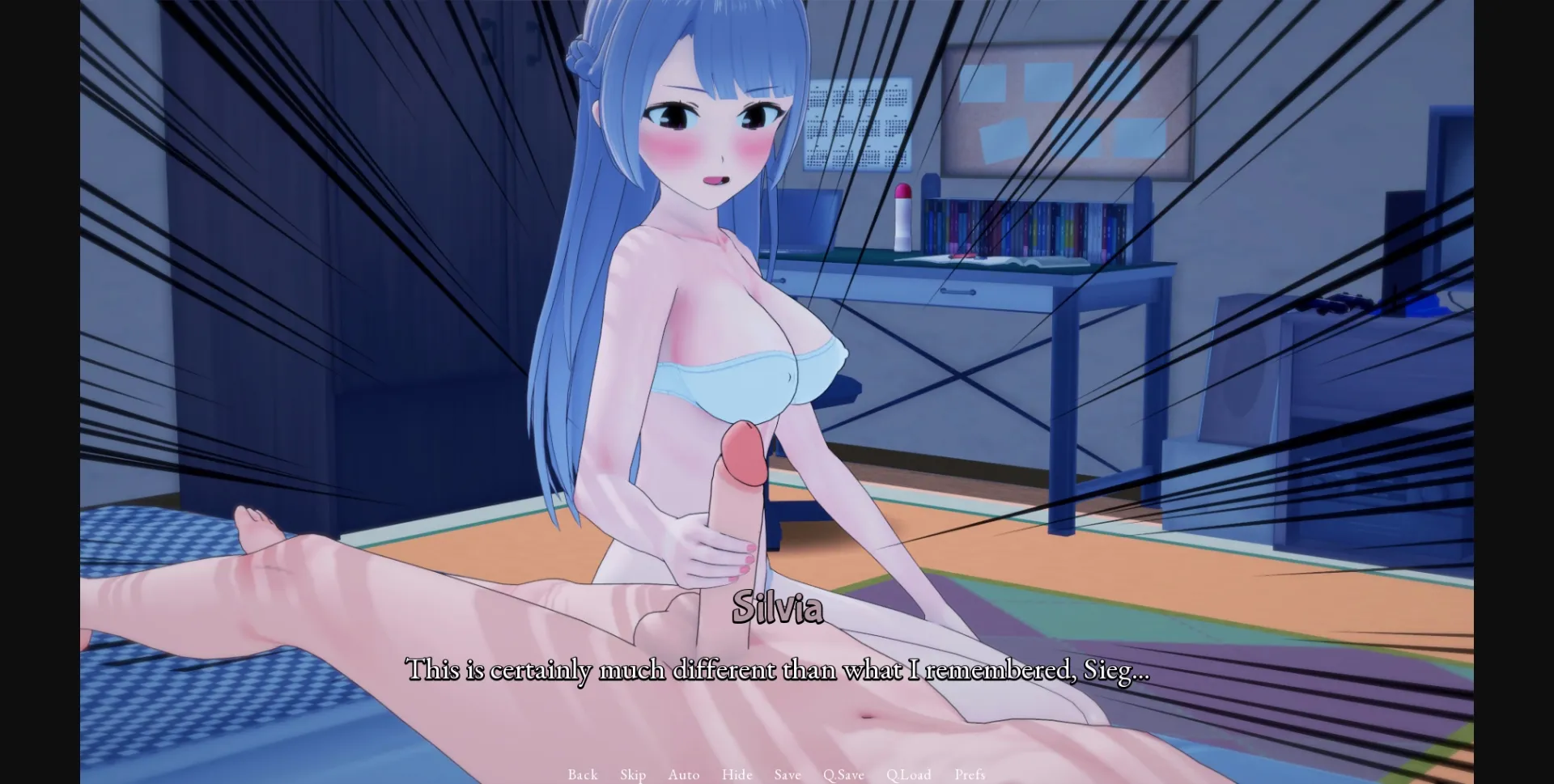
Task: Go Back to the previous dialogue line
Action: coord(582,774)
